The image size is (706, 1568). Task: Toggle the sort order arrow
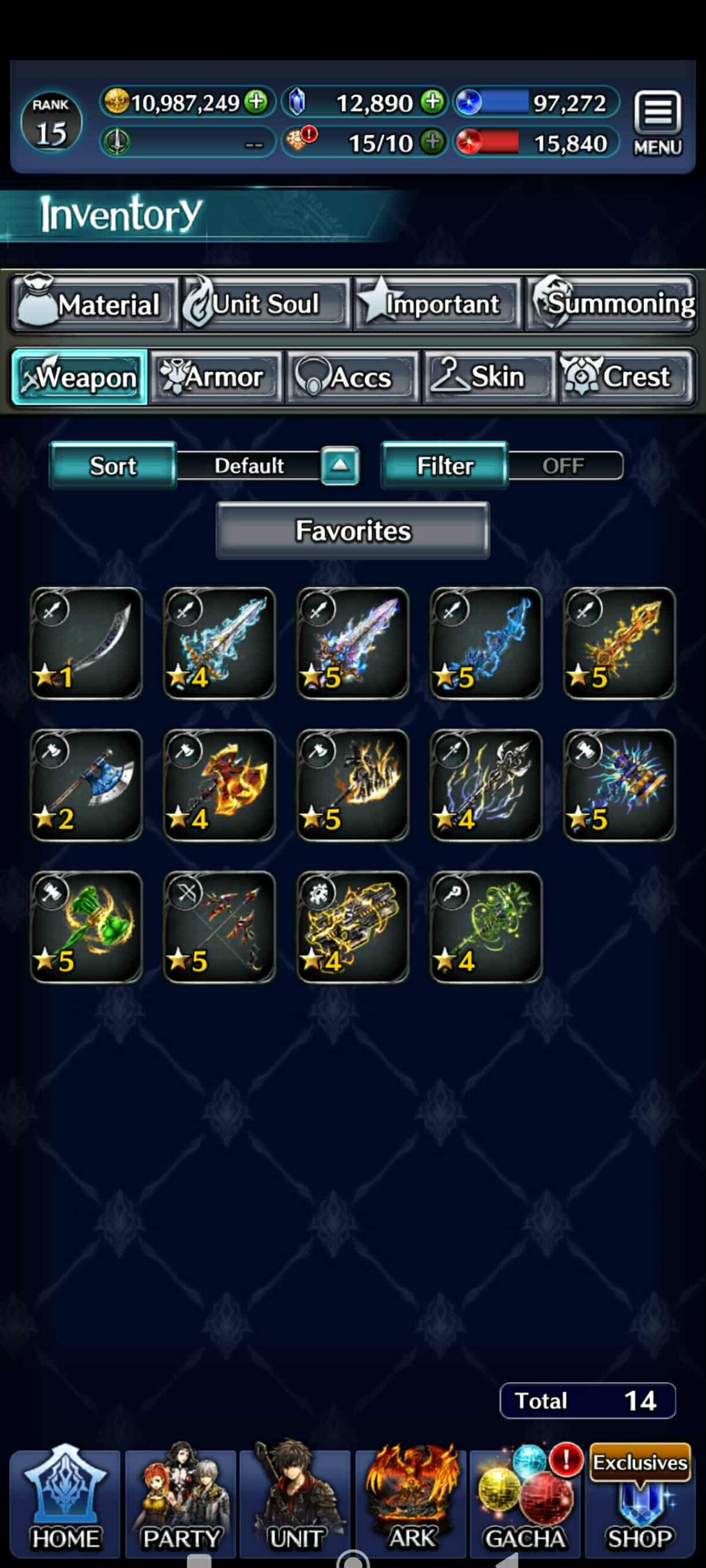[x=340, y=466]
